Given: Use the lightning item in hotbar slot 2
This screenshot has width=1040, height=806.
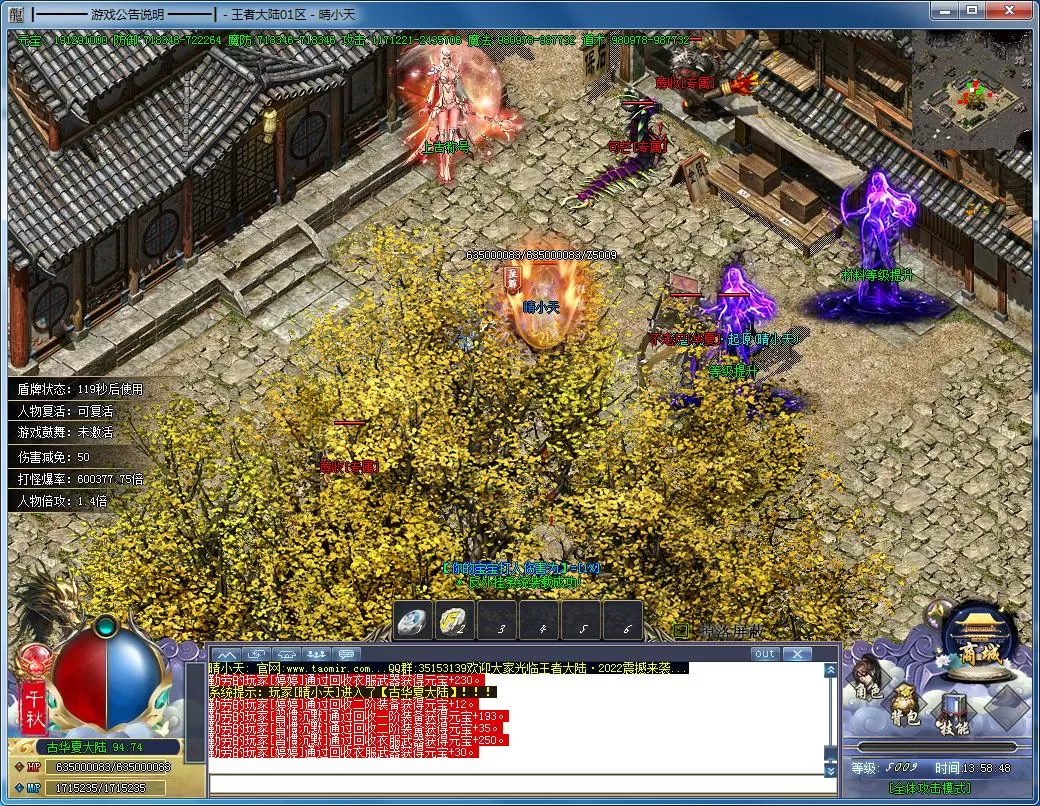Looking at the screenshot, I should [x=454, y=621].
